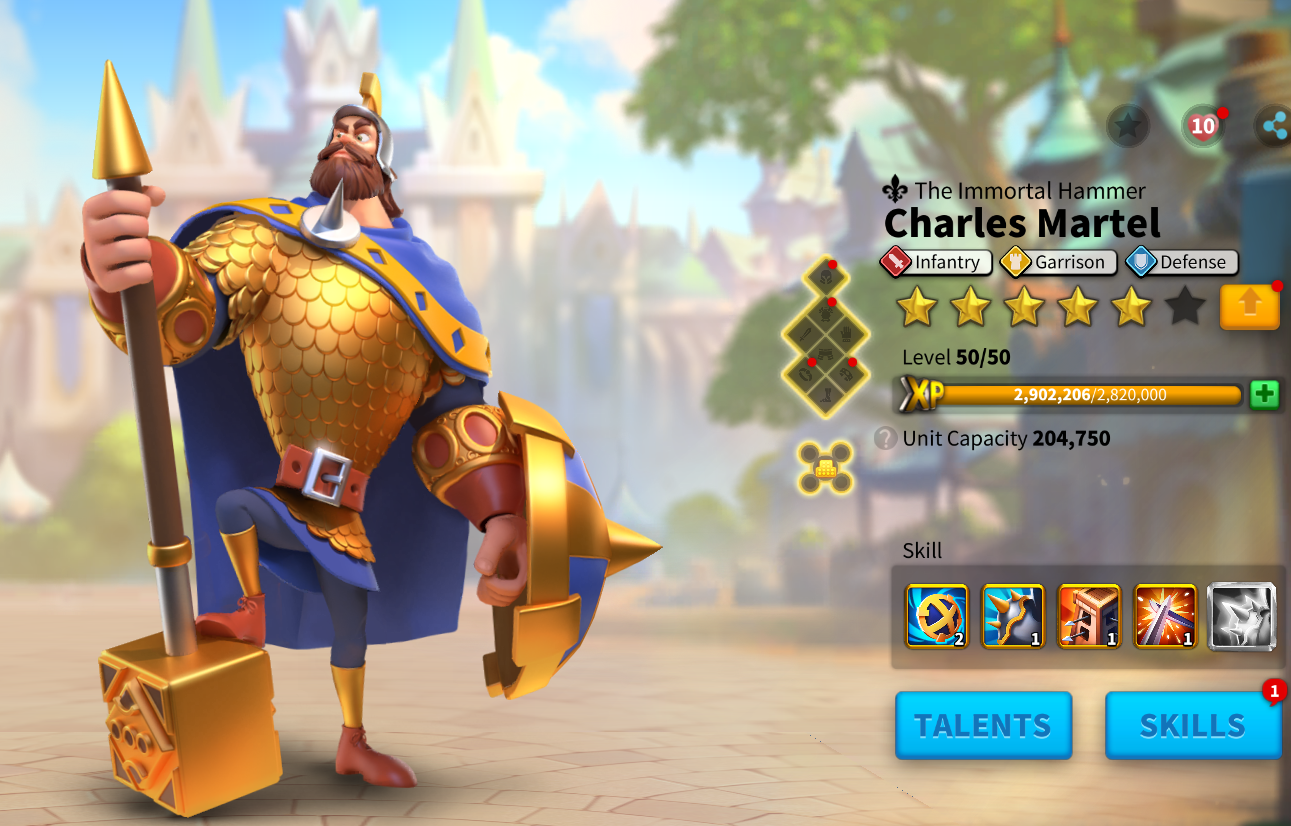1291x826 pixels.
Task: Select the spiked armor second skill icon
Action: pyautogui.click(x=1013, y=616)
